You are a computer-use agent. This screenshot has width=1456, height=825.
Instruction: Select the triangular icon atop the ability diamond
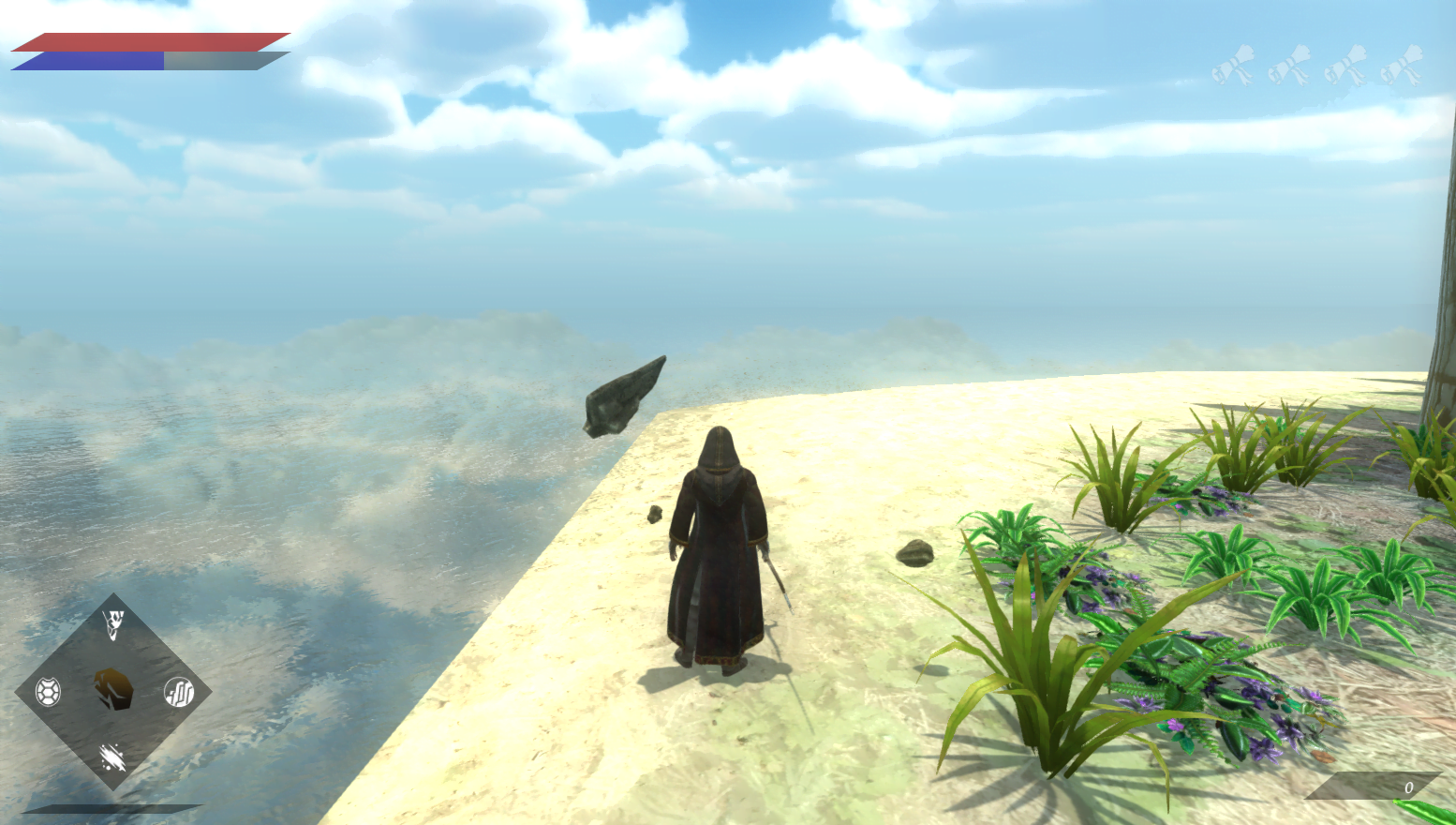[113, 624]
